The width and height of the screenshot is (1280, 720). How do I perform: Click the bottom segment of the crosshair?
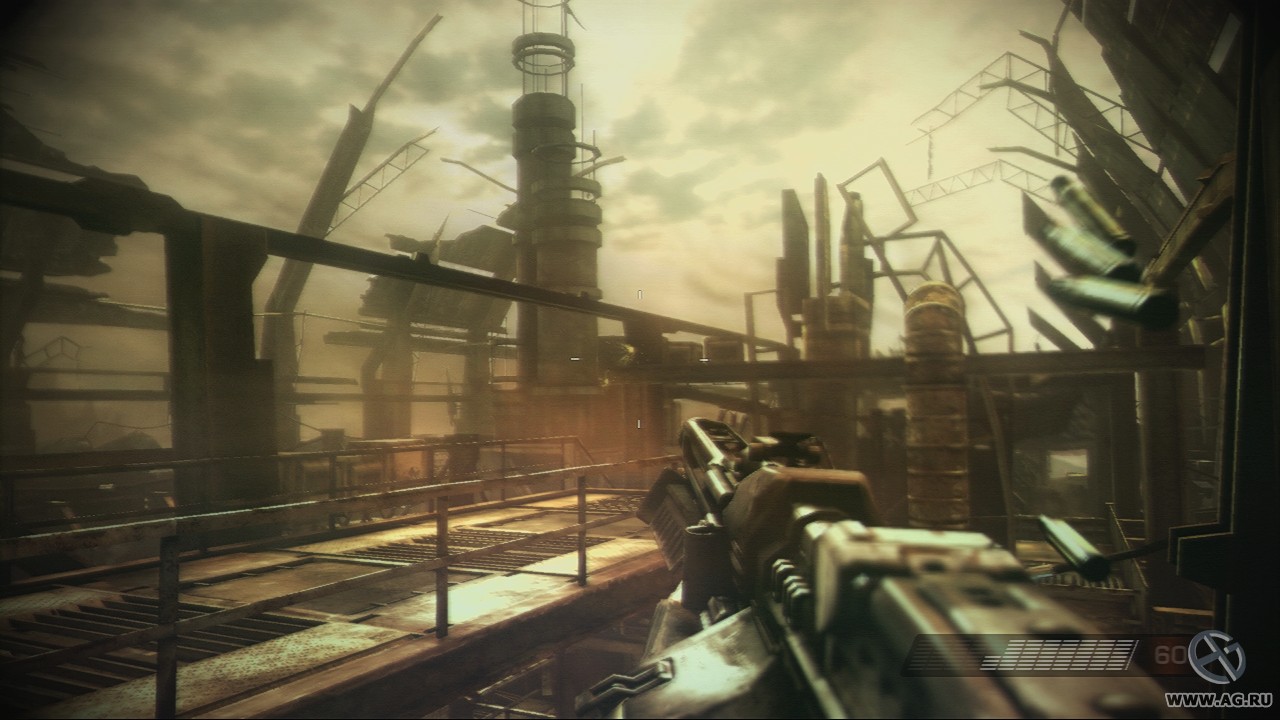tap(639, 424)
